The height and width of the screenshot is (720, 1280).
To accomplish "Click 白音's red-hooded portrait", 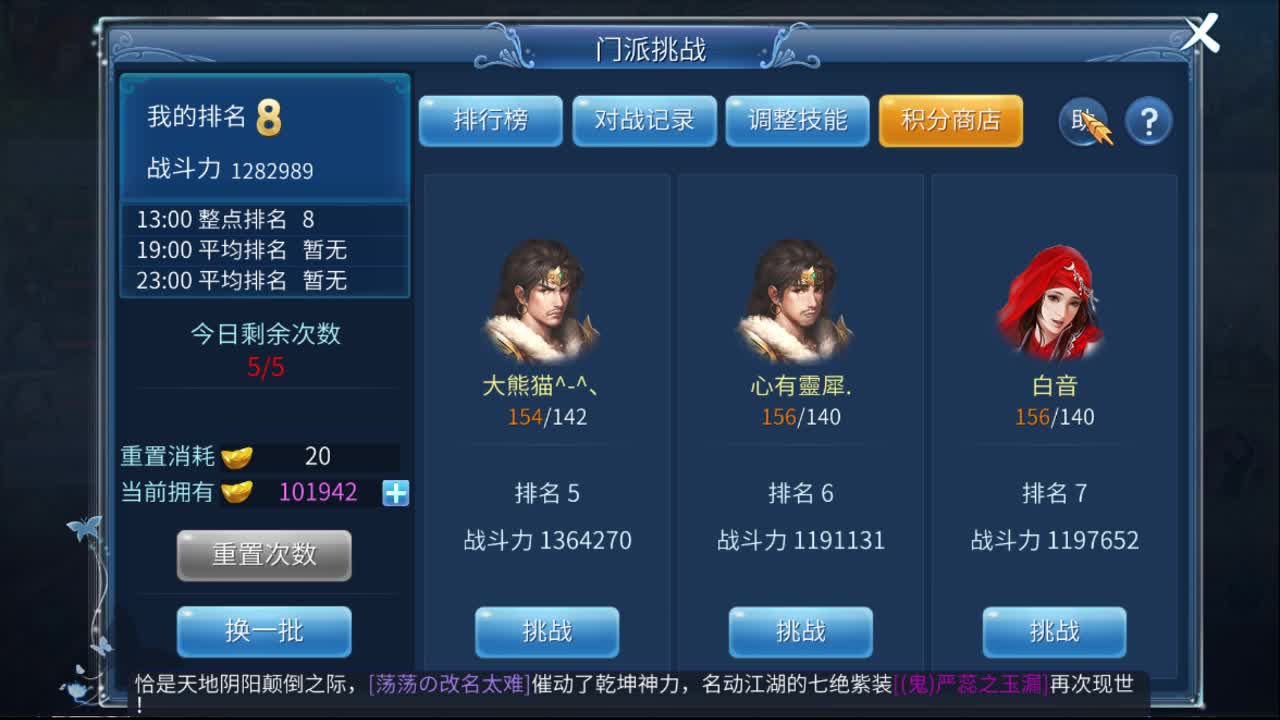I will (x=1054, y=300).
